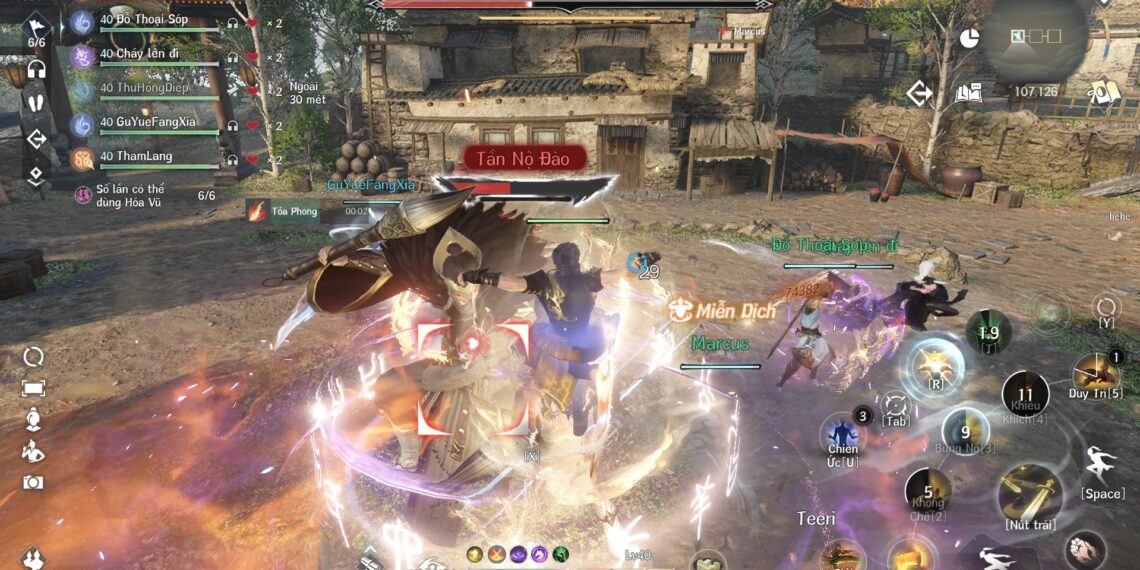
Task: Toggle the voice headset icon in the left sidebar
Action: coord(36,69)
